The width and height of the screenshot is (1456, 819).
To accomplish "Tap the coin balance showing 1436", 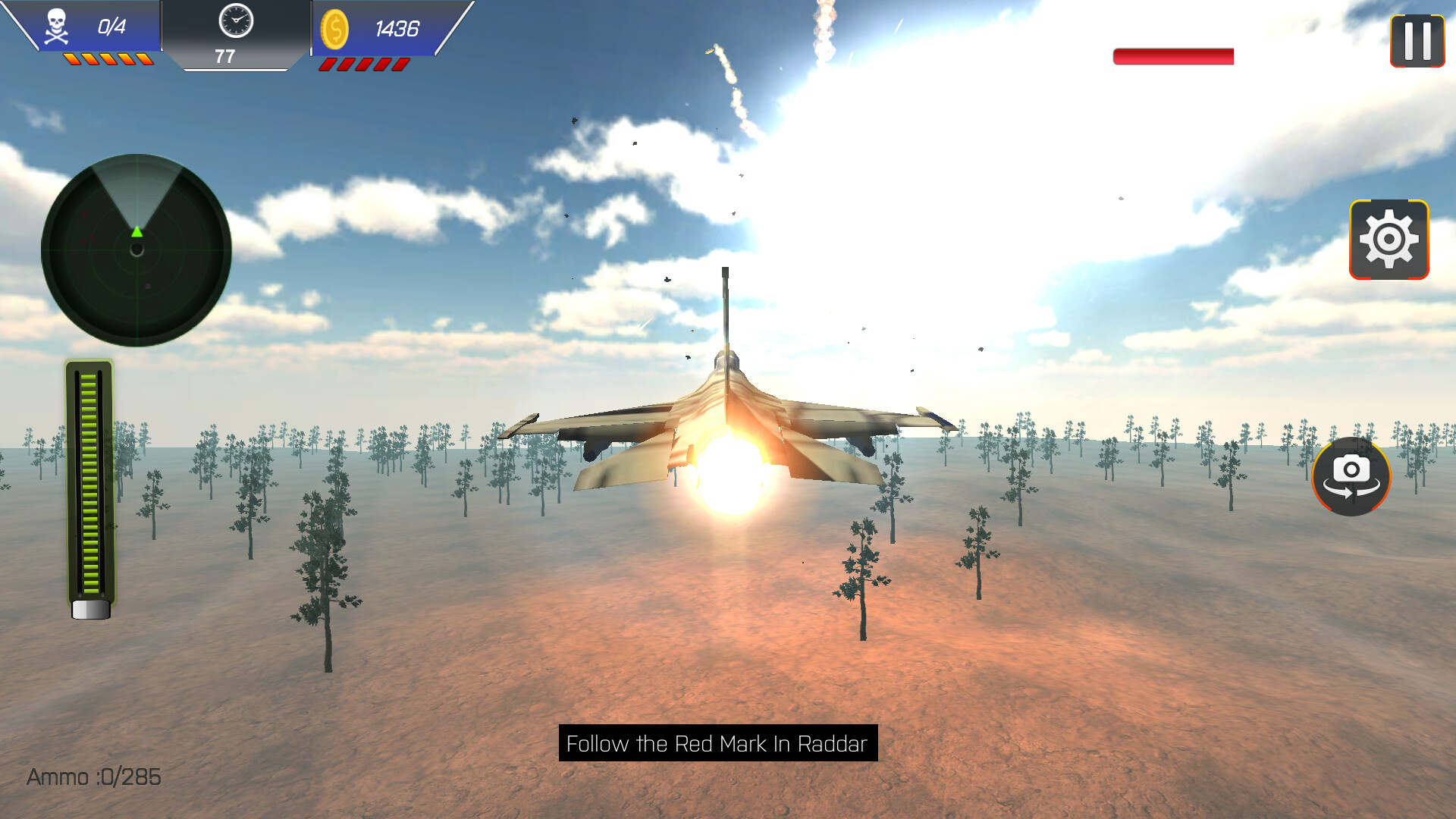I will (x=395, y=30).
